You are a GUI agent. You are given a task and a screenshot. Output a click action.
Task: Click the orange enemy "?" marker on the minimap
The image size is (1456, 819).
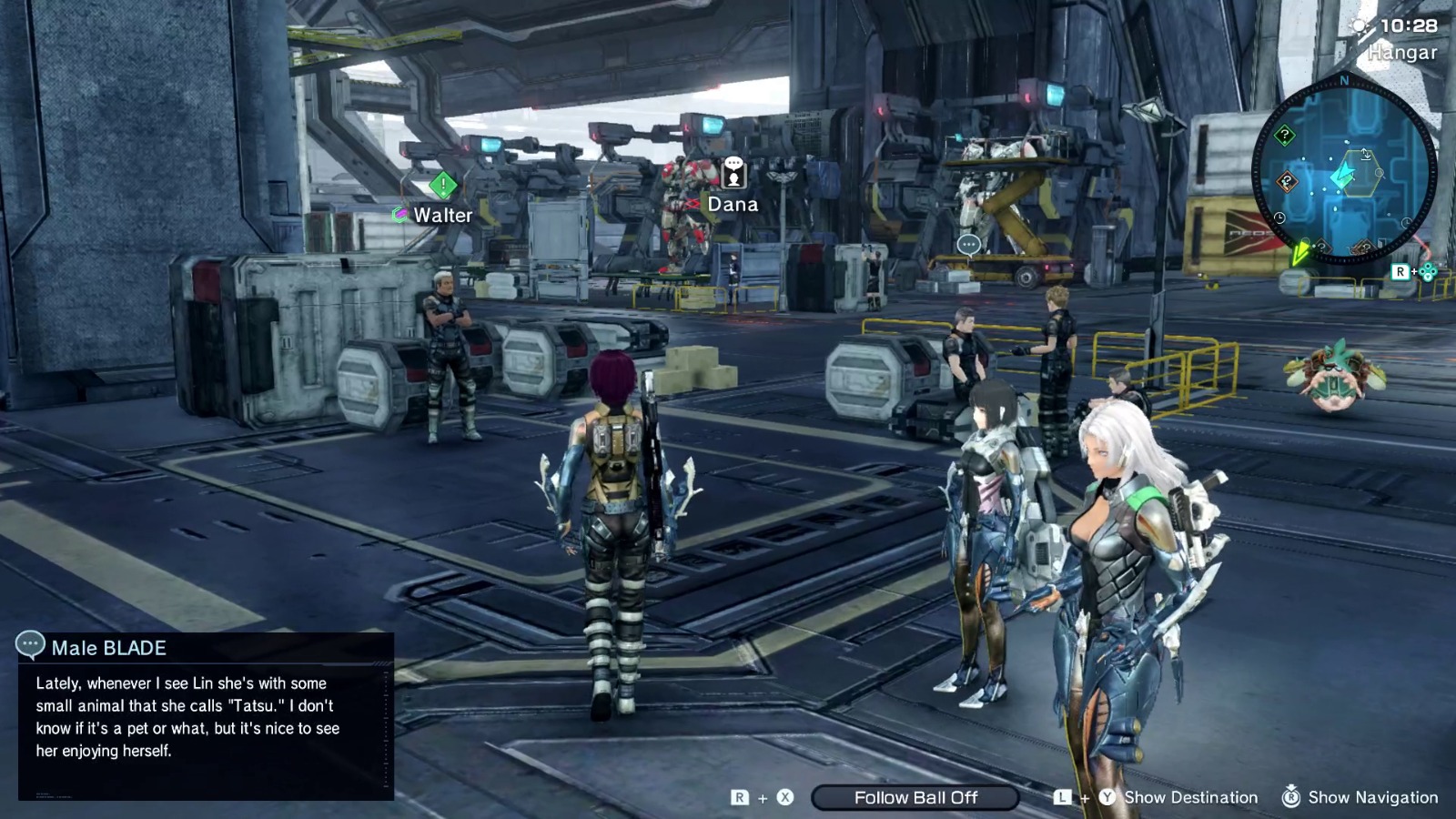coord(1285,180)
